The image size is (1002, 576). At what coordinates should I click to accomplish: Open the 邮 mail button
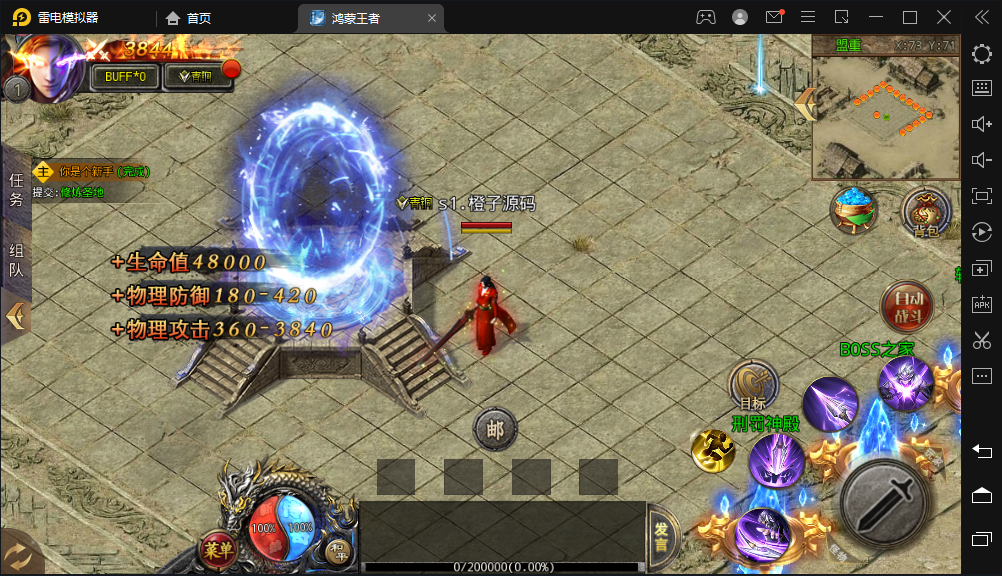(494, 430)
